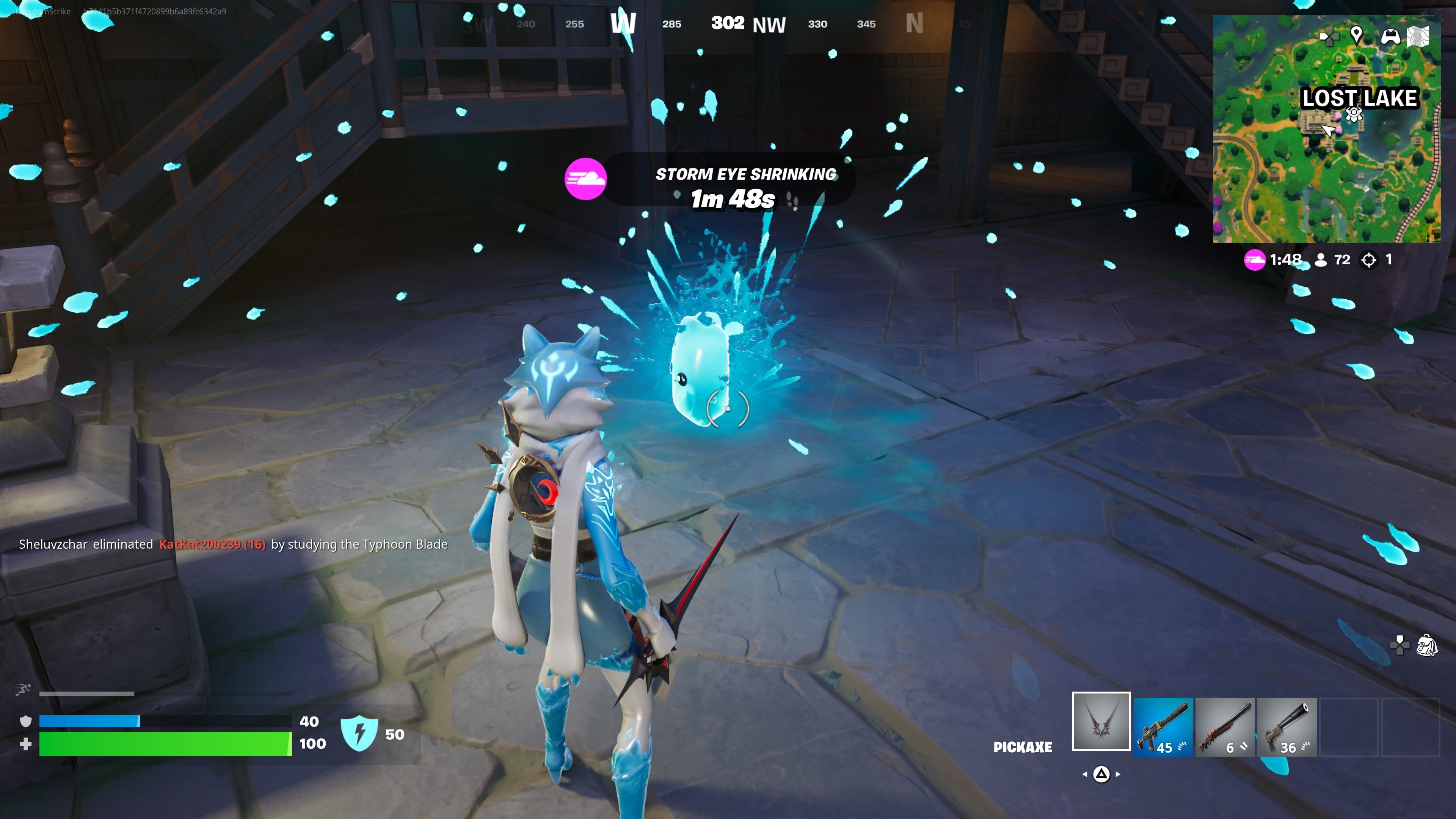Click the pink storm cloud icon beside the timer
Screen dimensions: 1456x819
coord(1255,260)
